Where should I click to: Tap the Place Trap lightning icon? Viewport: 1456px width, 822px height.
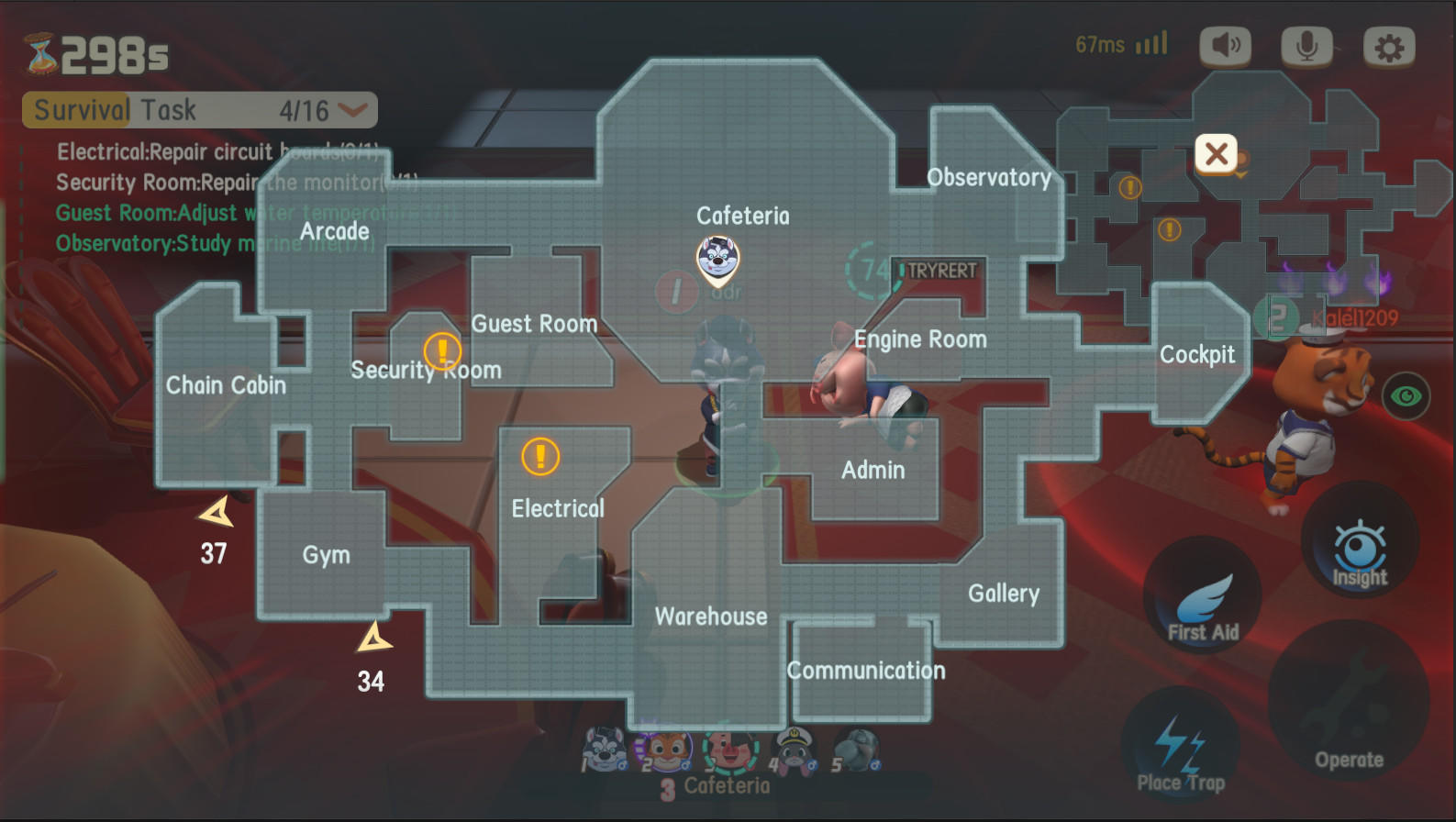1179,743
